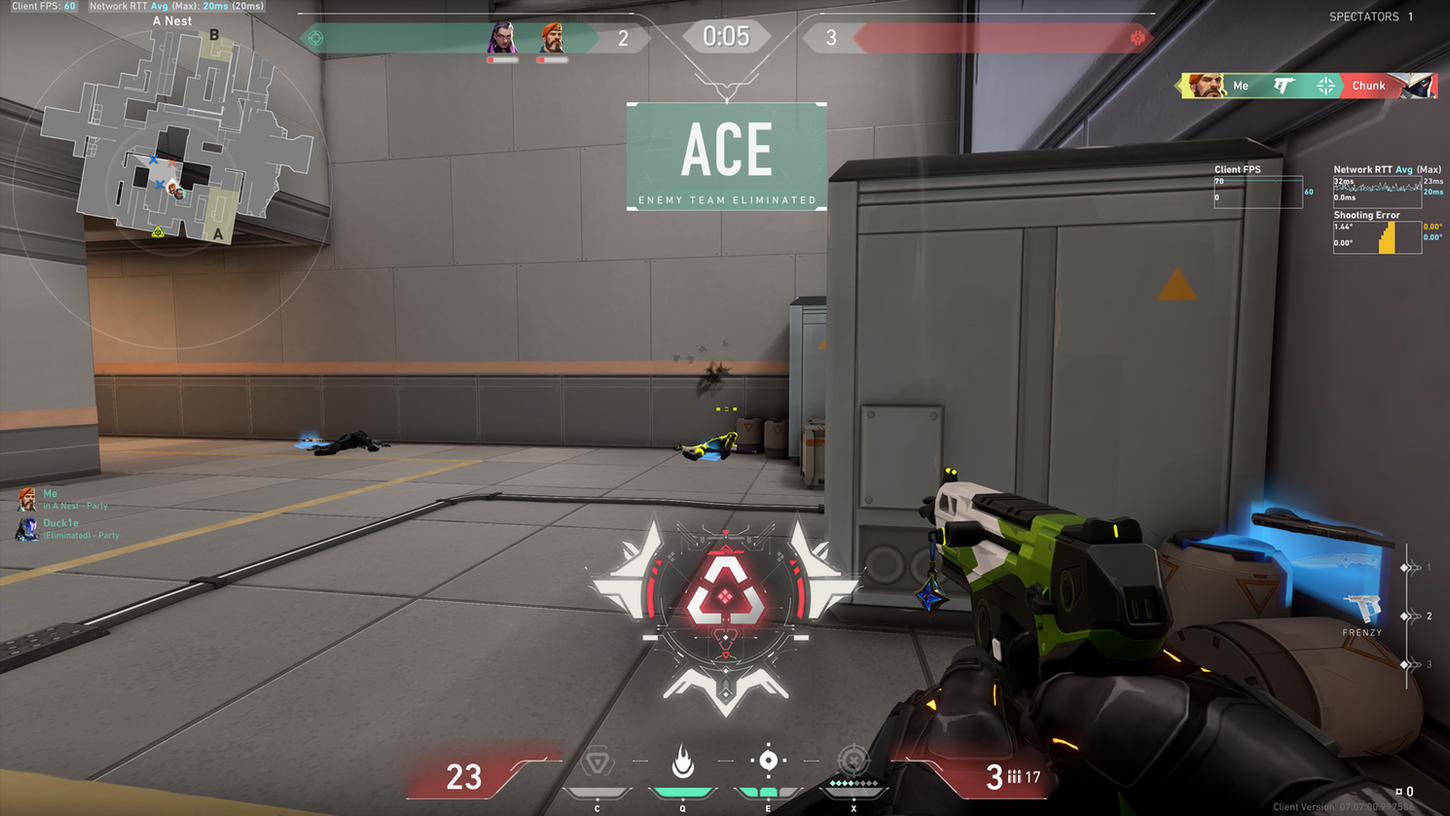
Task: Trigger the Orbital Strike ultimate icon
Action: pyautogui.click(x=853, y=762)
